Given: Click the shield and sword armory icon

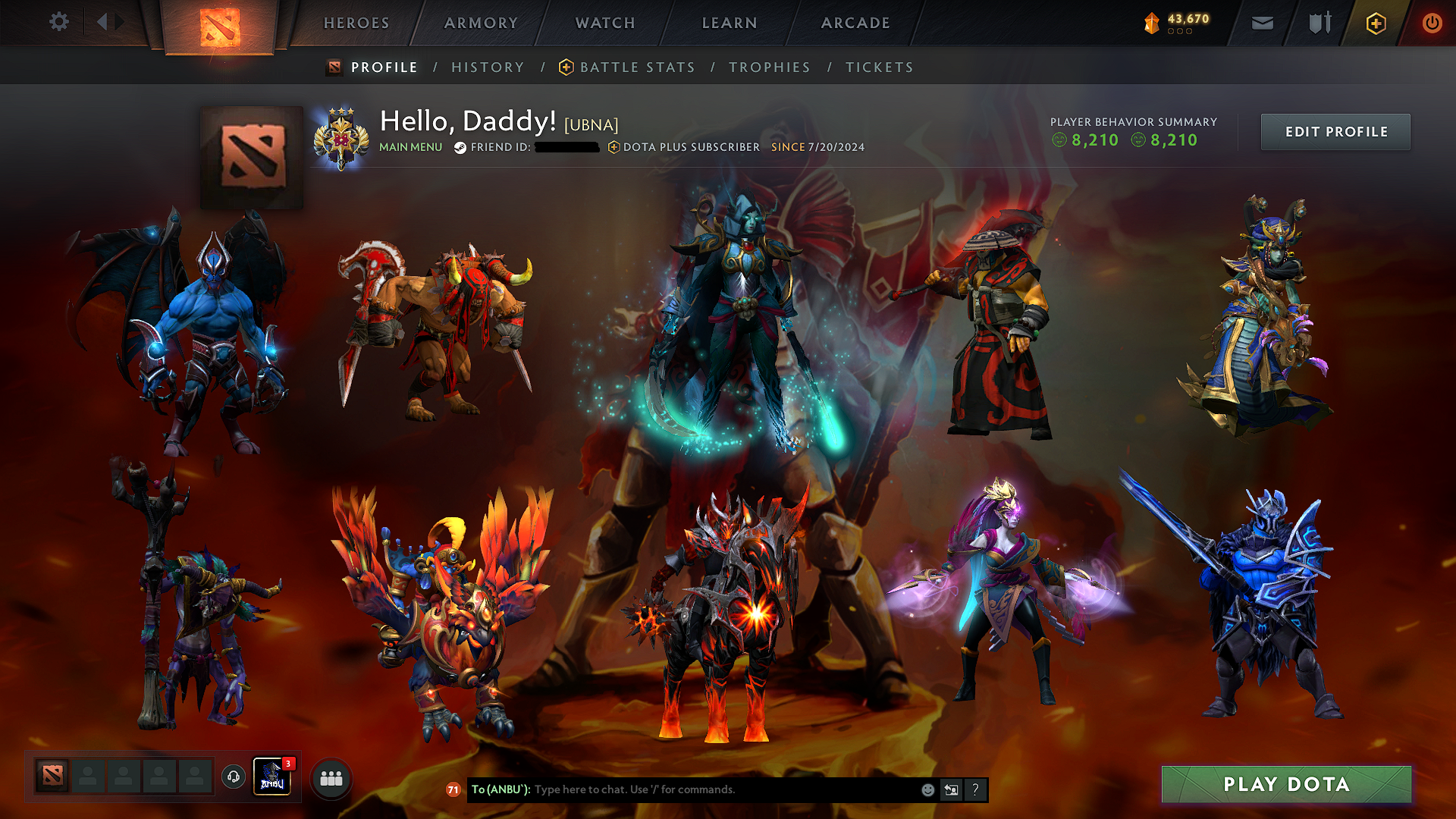Looking at the screenshot, I should 1318,23.
